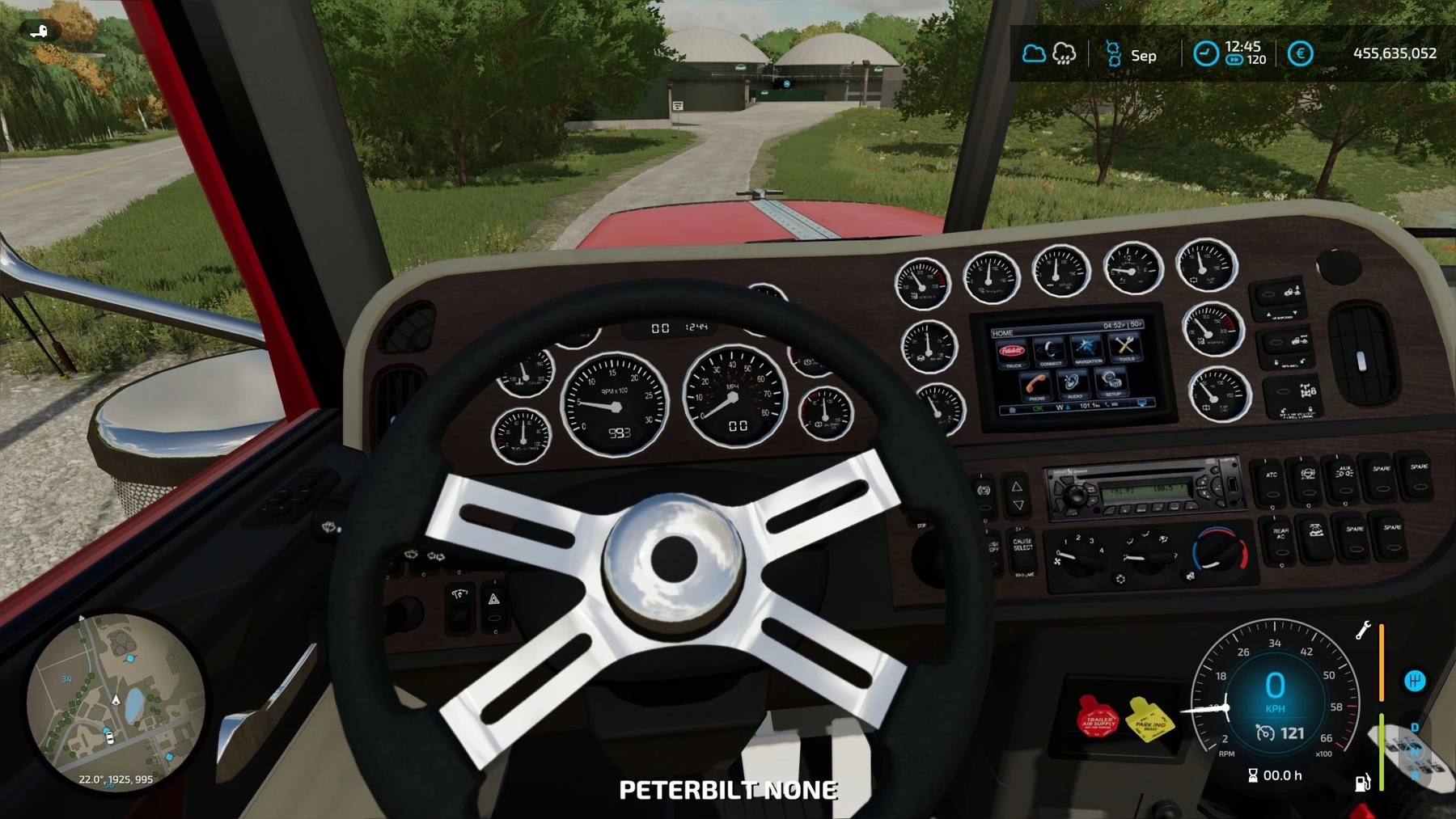Click the blue gear shifter icon
Image resolution: width=1456 pixels, height=819 pixels.
tap(1415, 681)
